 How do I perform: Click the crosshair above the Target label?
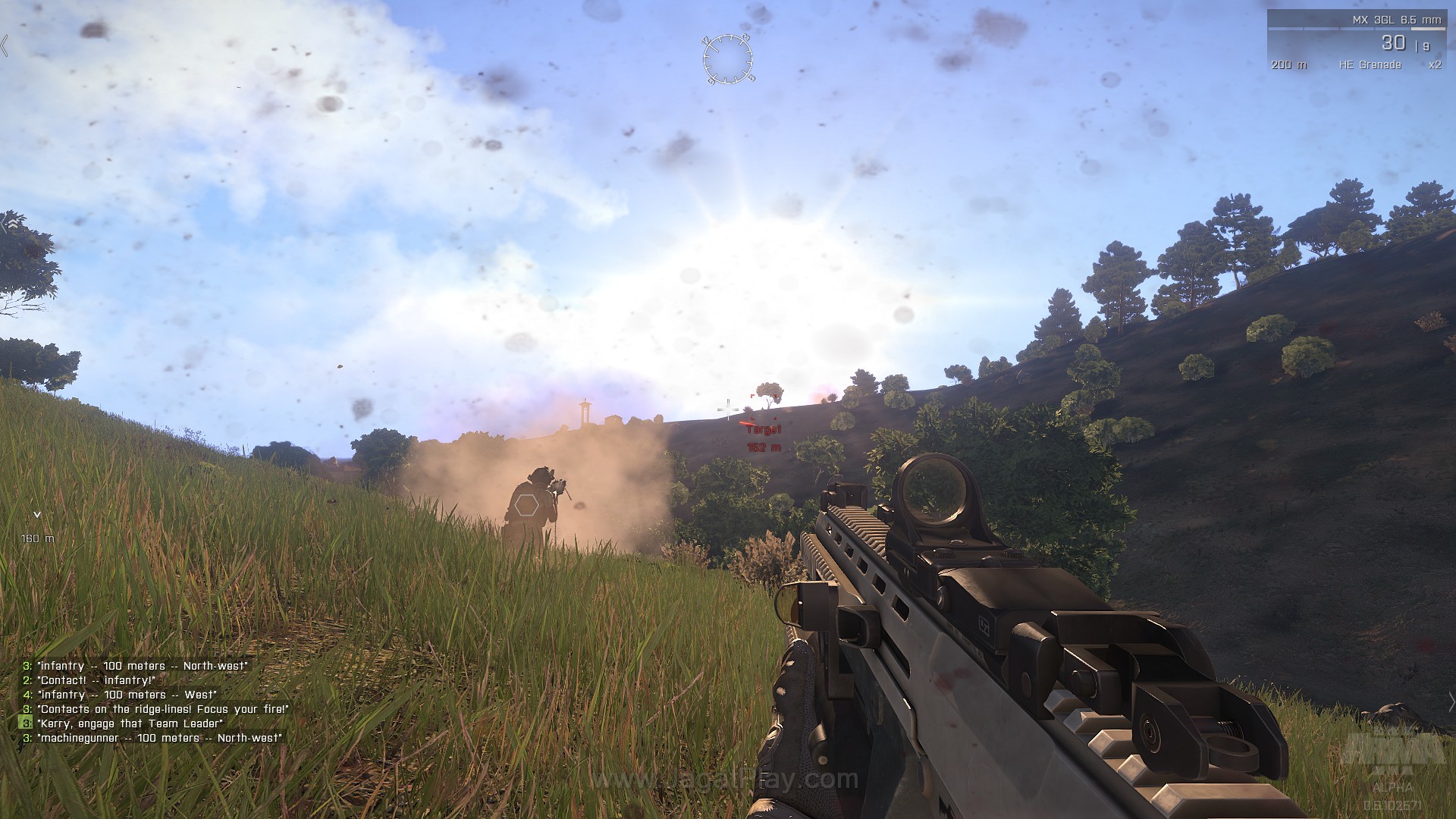point(728,409)
